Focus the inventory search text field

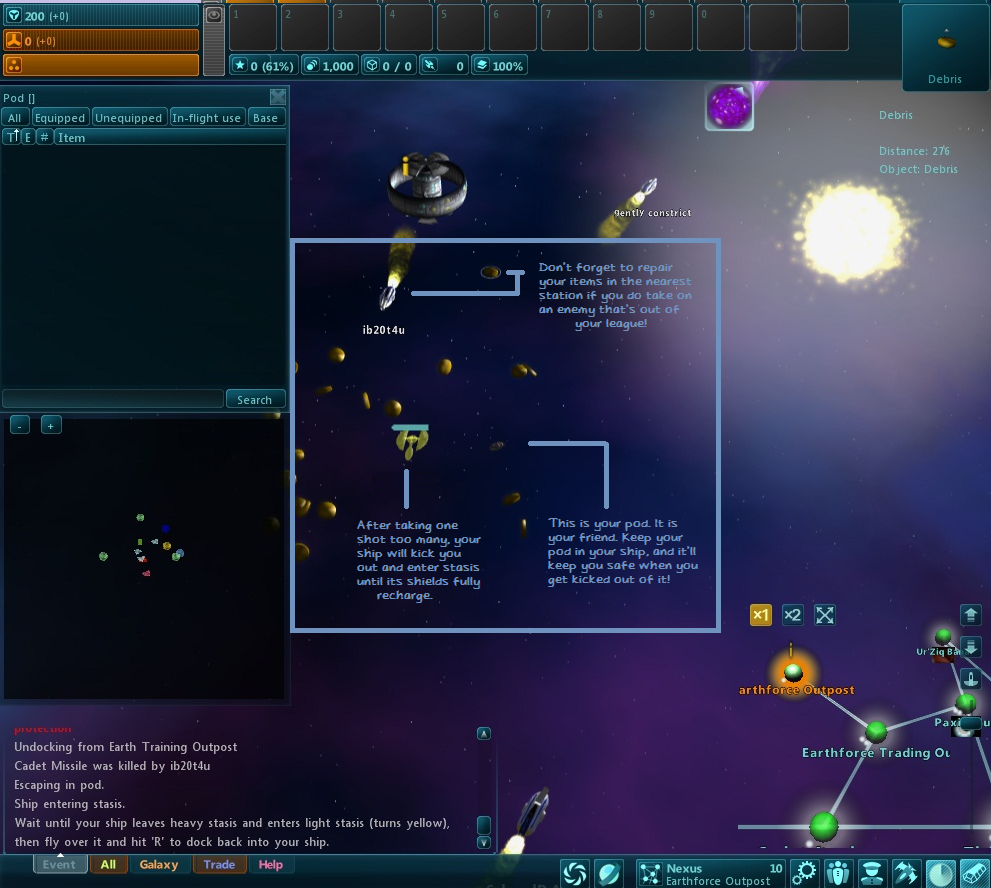tap(112, 399)
